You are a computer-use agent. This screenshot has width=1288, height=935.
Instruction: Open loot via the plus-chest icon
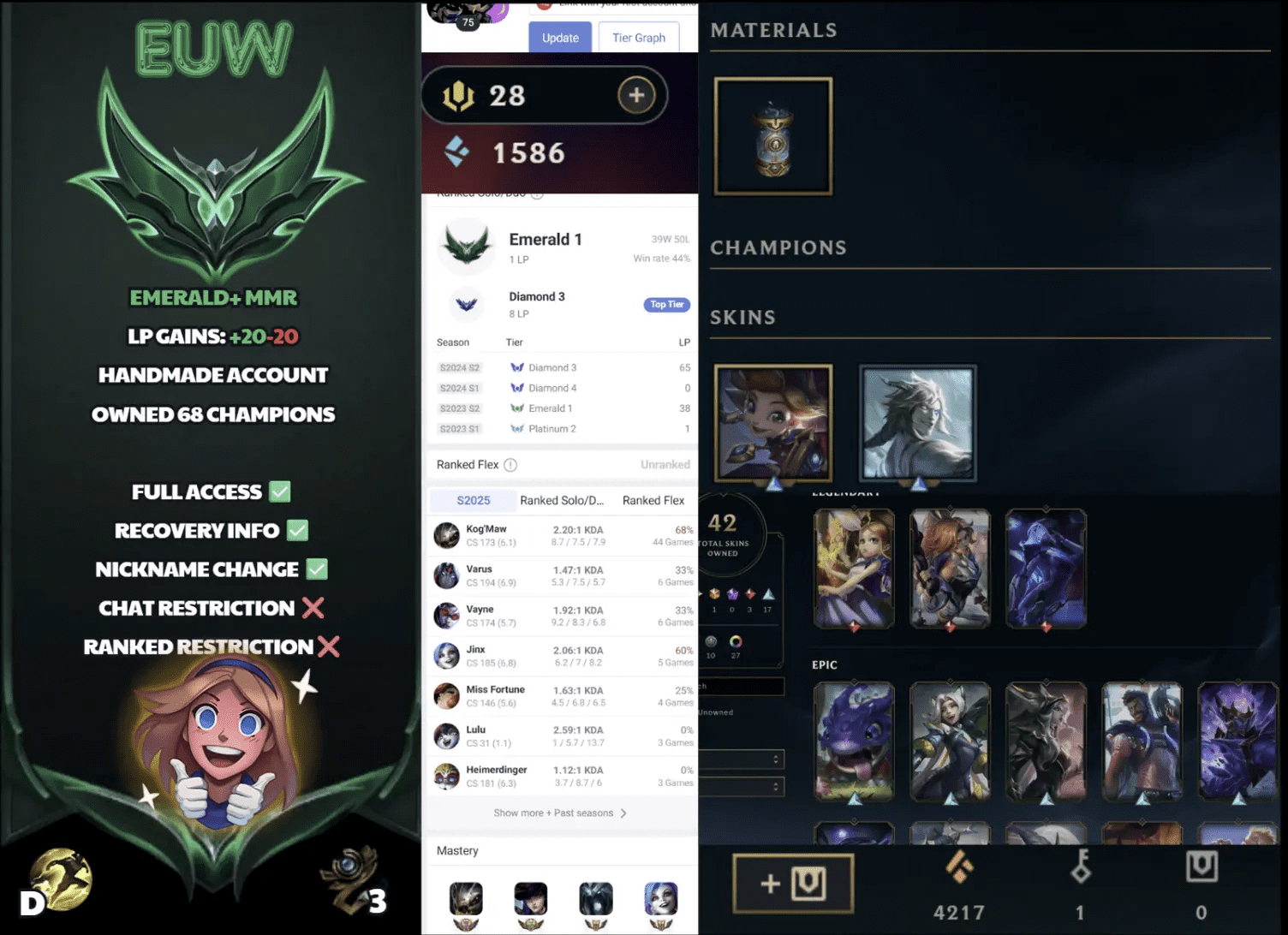[x=791, y=884]
